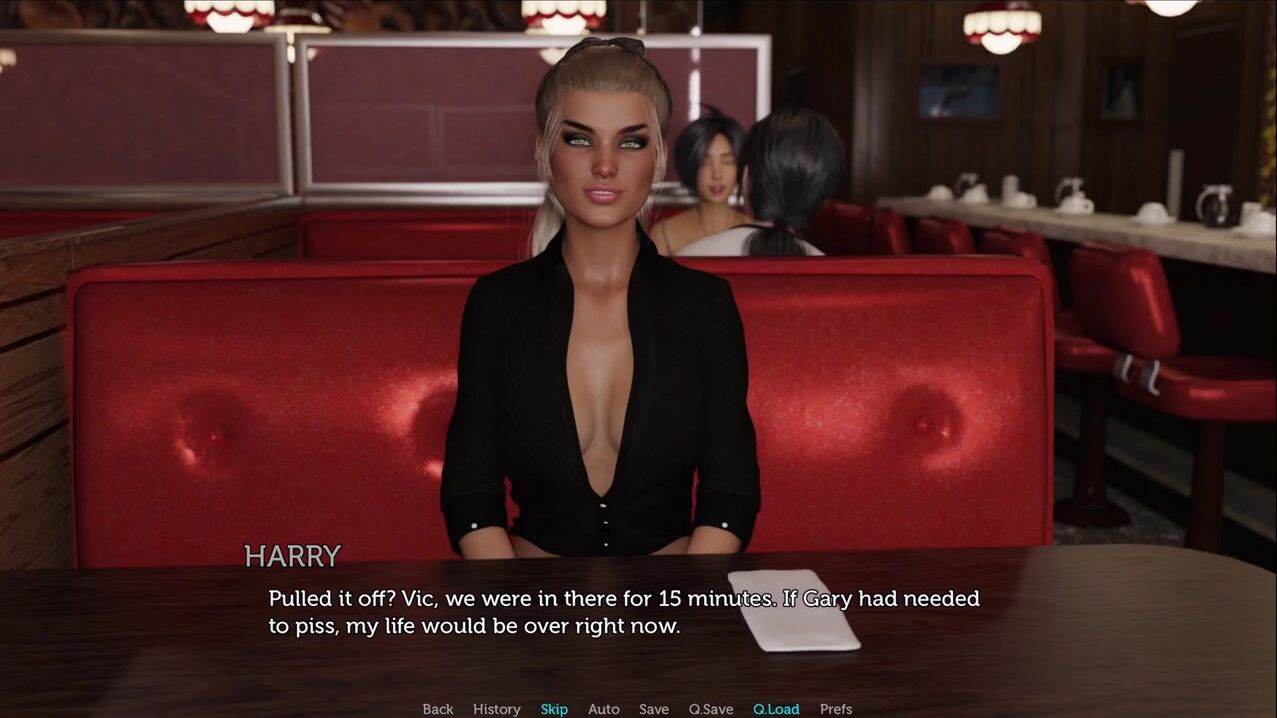
Task: Toggle the Skip dialogue option
Action: coord(554,709)
